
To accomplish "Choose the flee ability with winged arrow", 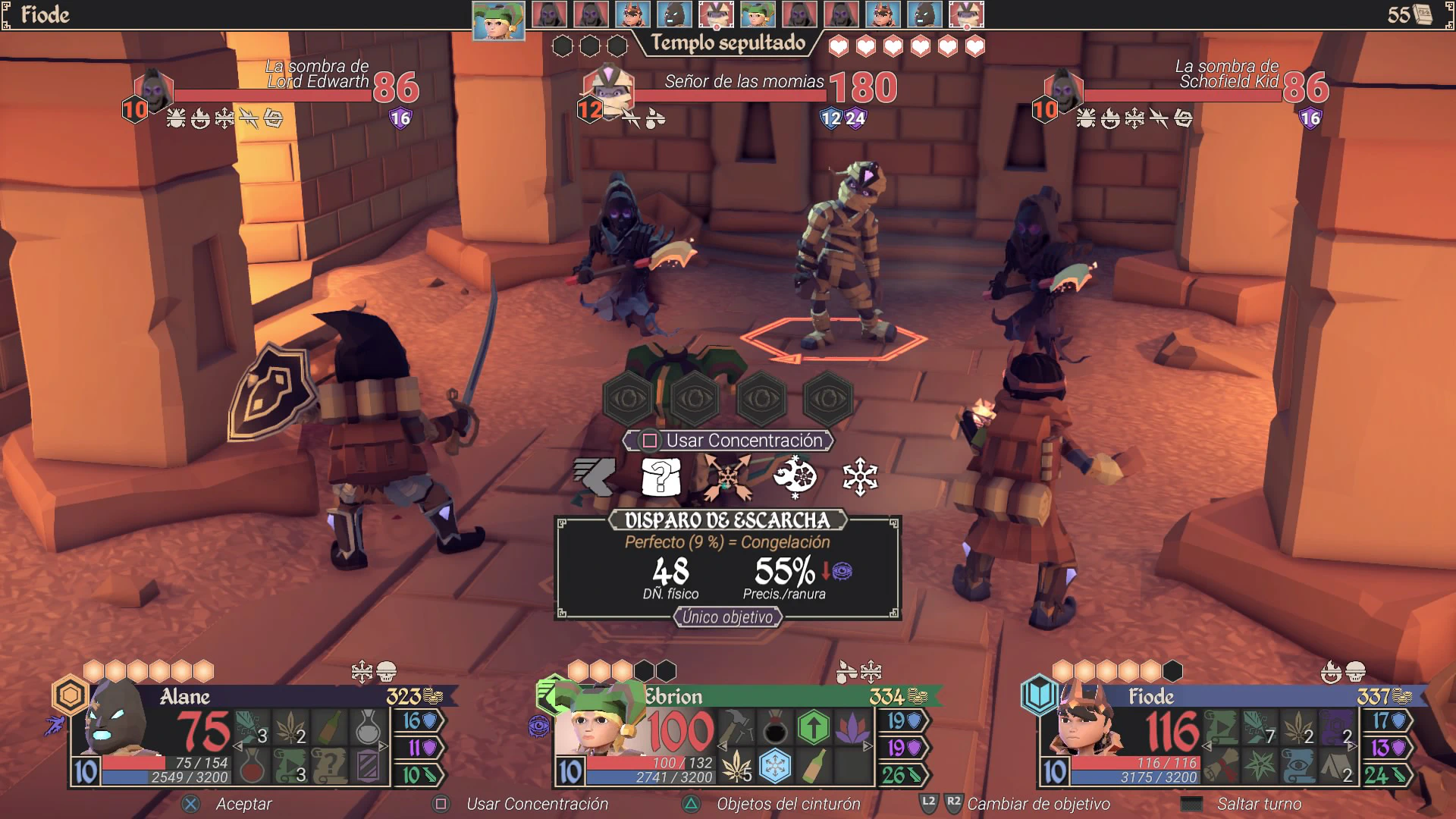I will click(594, 478).
